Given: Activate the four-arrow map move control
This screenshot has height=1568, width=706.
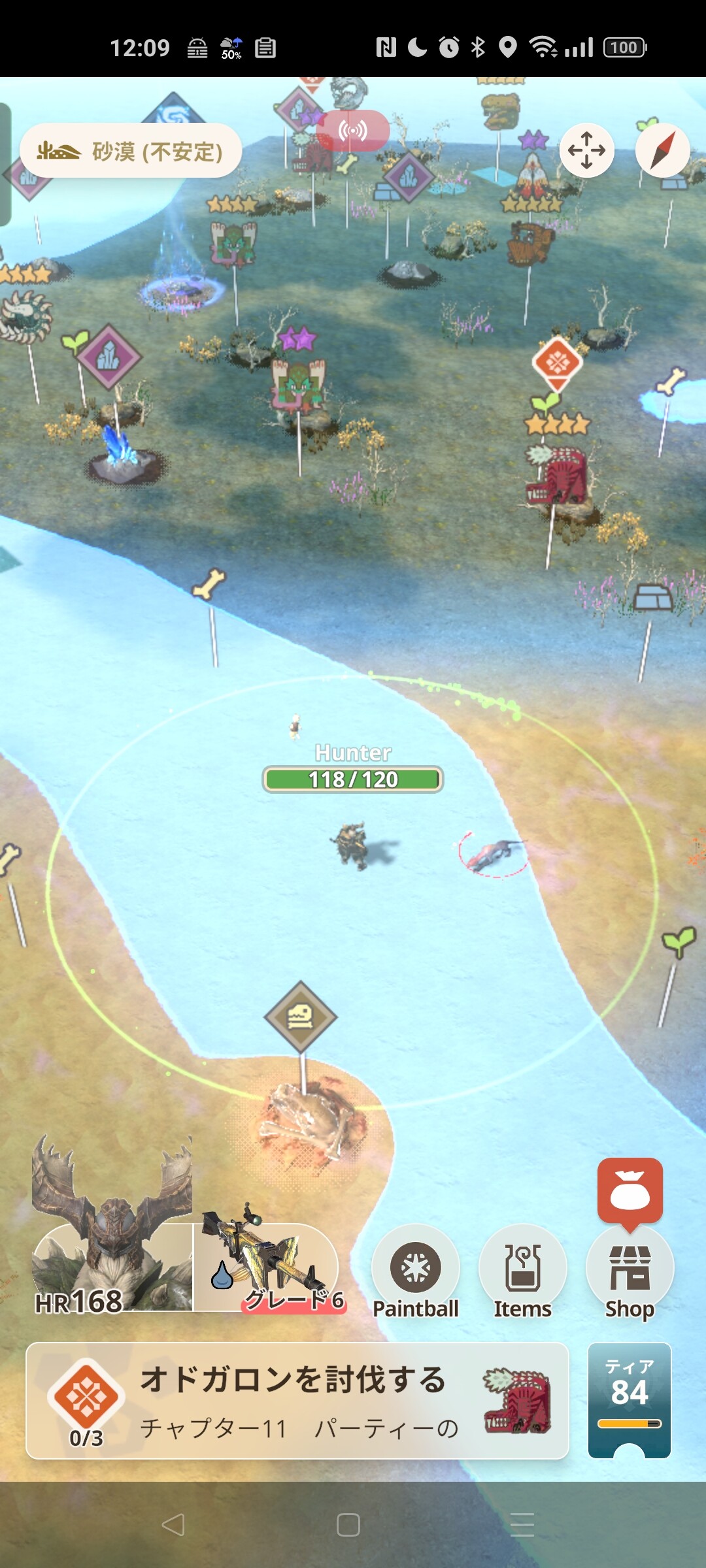Looking at the screenshot, I should click(x=586, y=150).
